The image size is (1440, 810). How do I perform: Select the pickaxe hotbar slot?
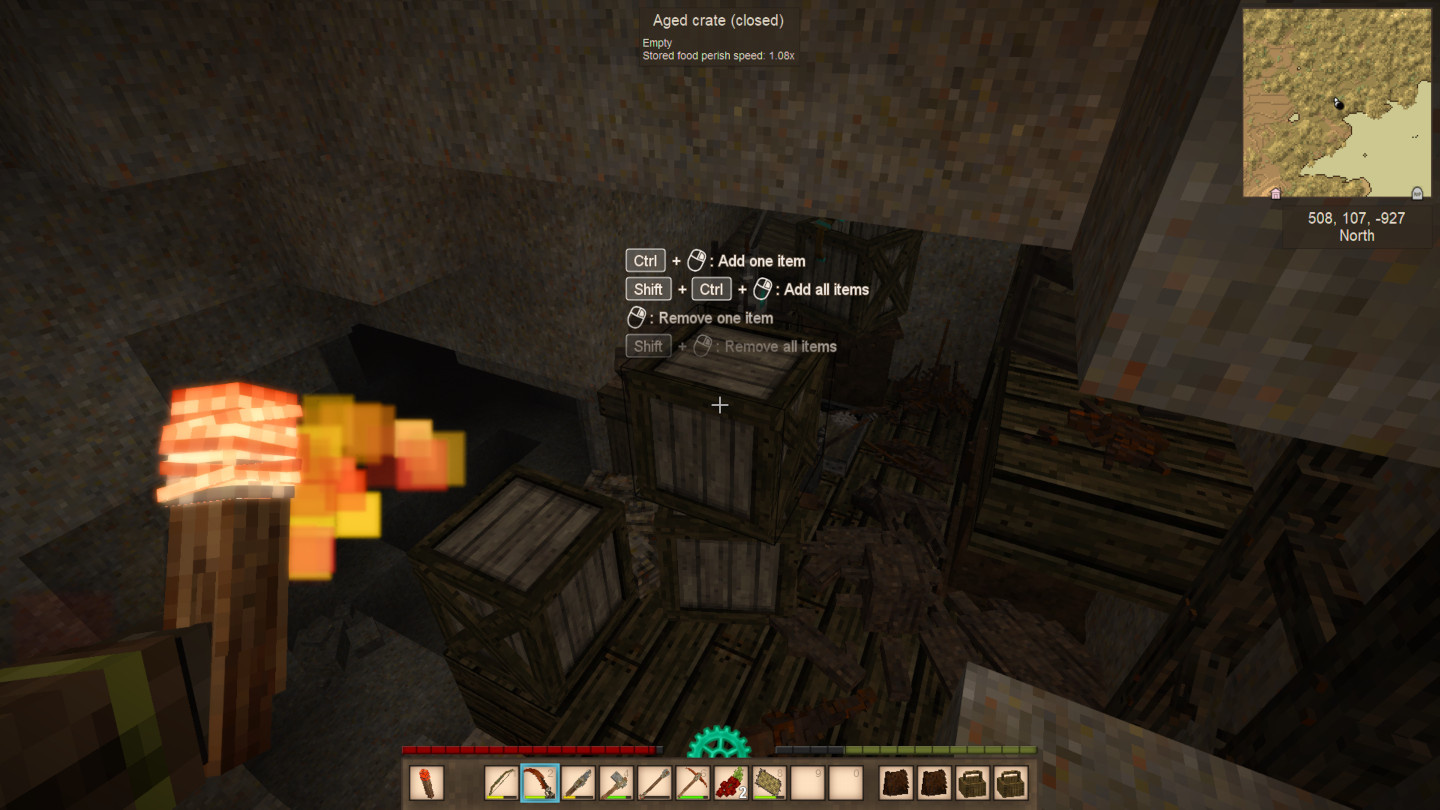pyautogui.click(x=692, y=783)
